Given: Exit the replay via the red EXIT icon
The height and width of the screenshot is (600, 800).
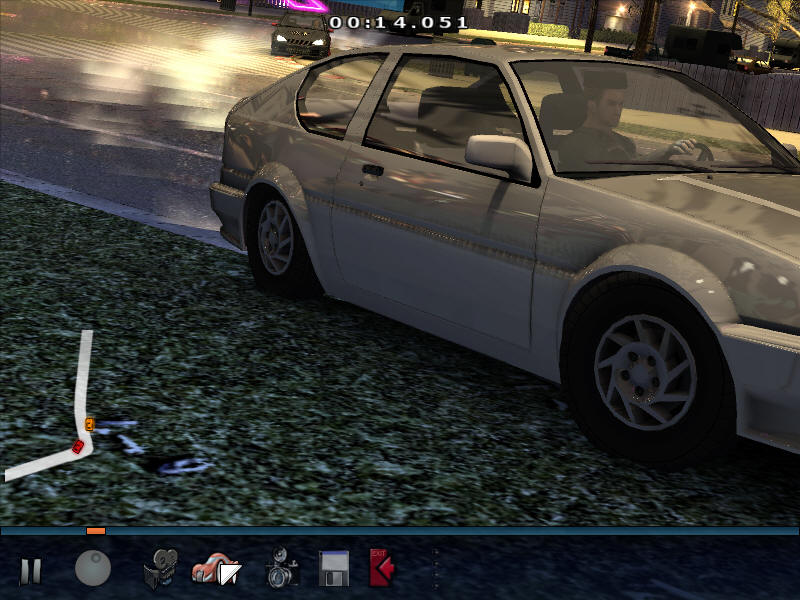Looking at the screenshot, I should (382, 568).
